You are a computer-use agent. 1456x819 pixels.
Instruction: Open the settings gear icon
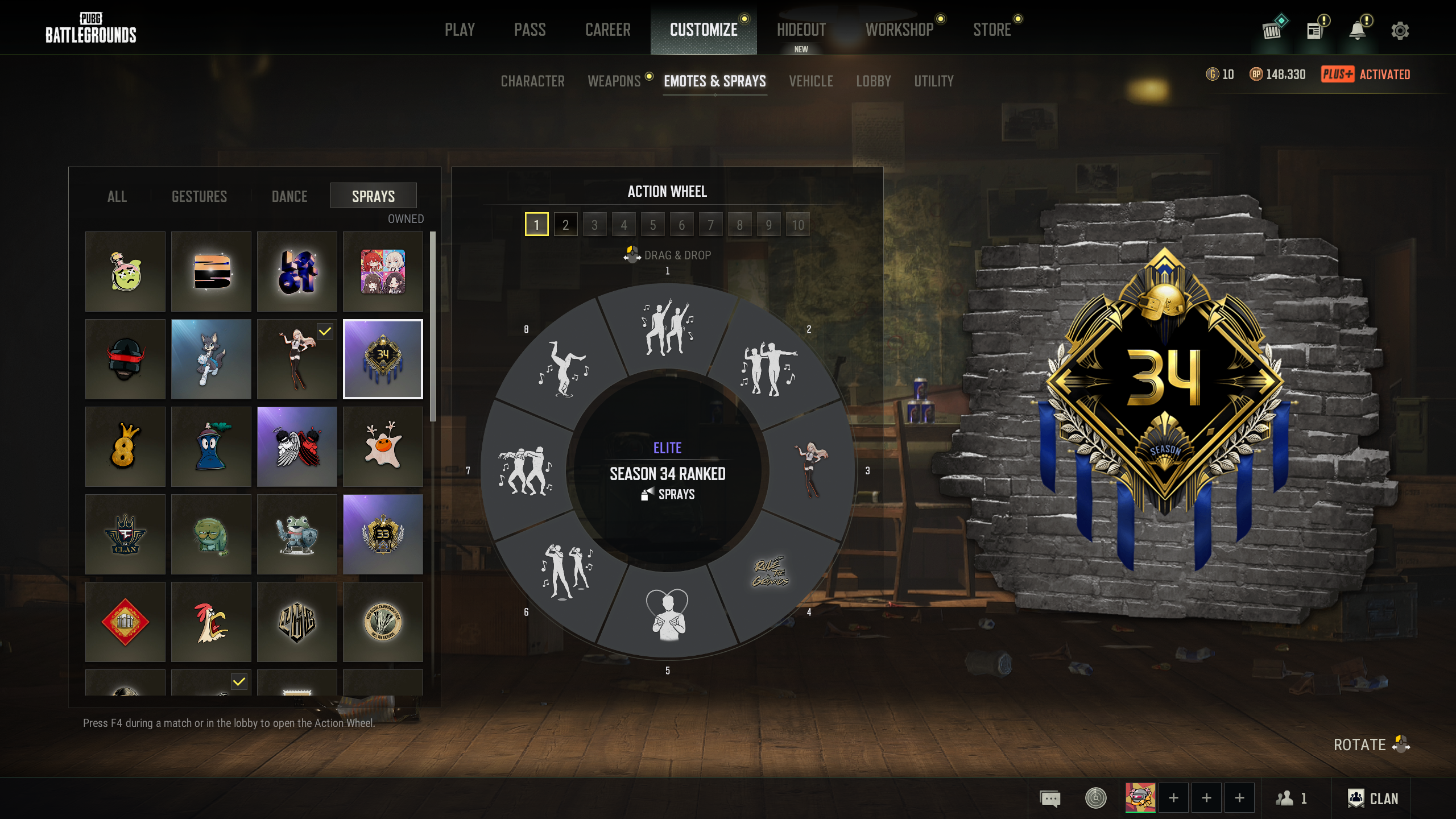[x=1400, y=31]
